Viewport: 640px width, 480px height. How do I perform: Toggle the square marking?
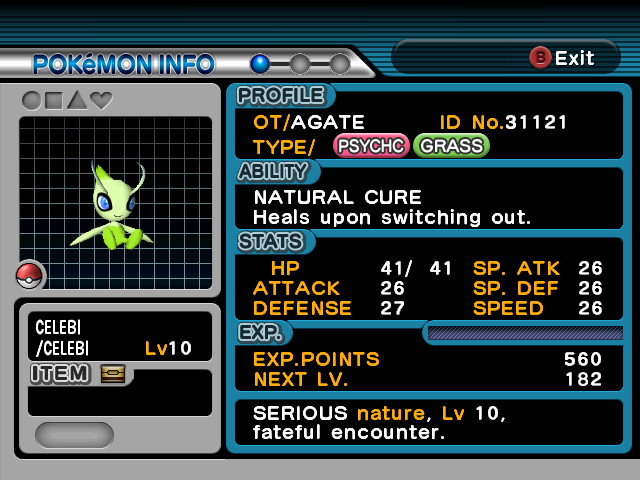tap(54, 101)
